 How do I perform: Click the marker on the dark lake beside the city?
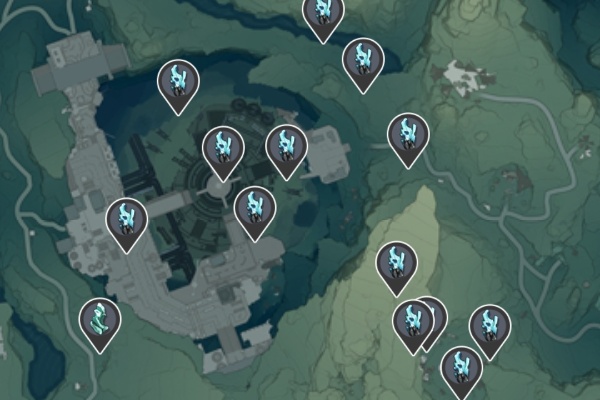click(179, 83)
